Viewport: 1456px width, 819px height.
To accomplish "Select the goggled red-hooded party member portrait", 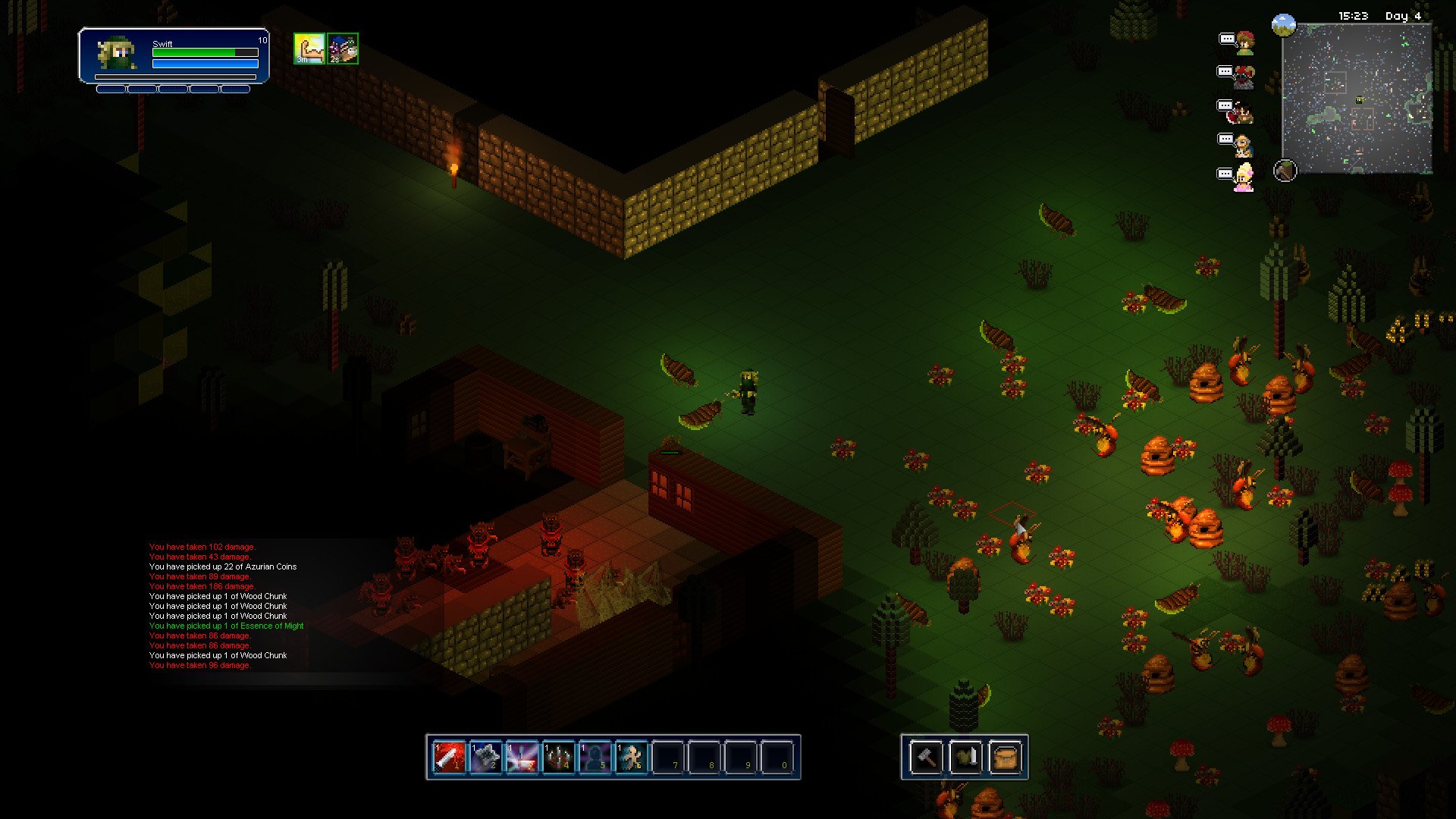I will click(1244, 77).
